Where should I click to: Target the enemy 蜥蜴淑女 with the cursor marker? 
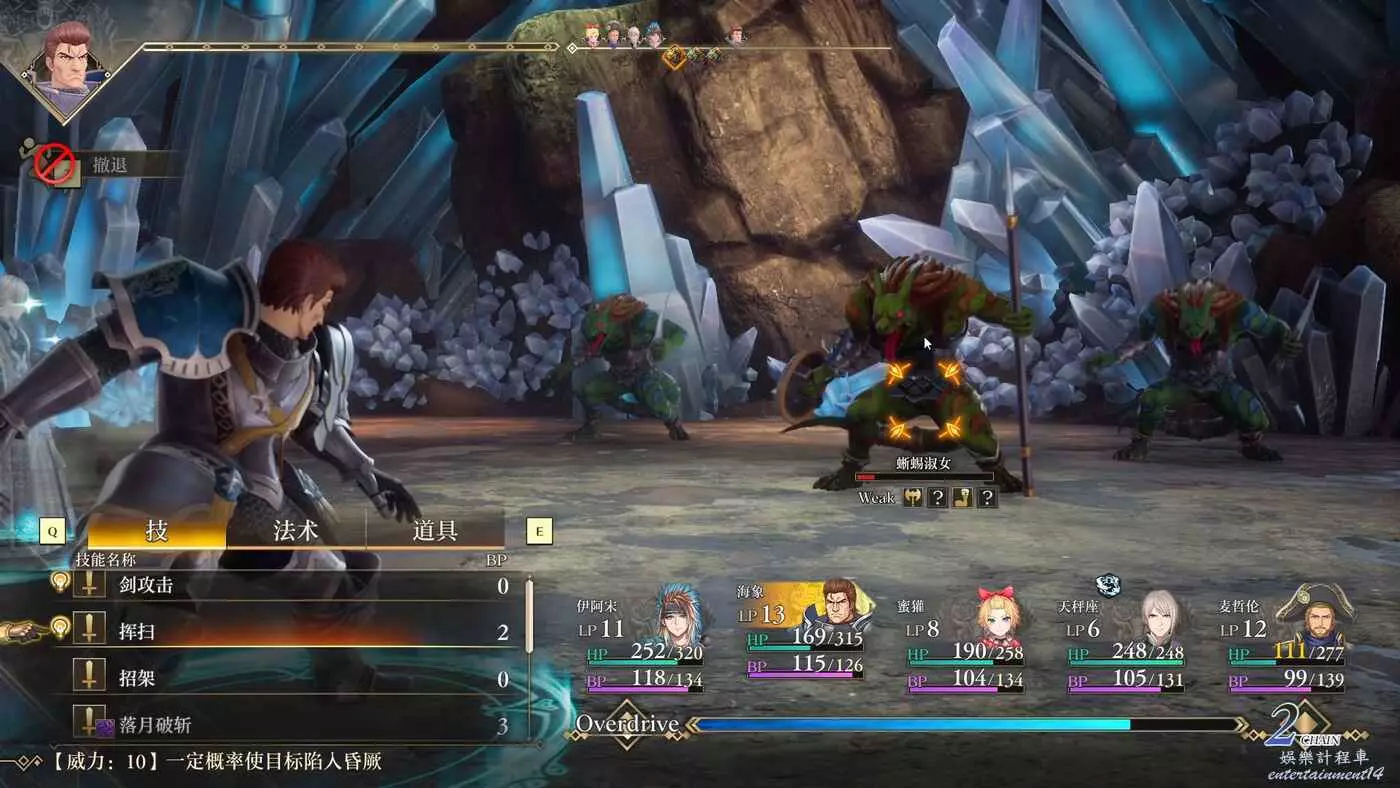coord(922,402)
